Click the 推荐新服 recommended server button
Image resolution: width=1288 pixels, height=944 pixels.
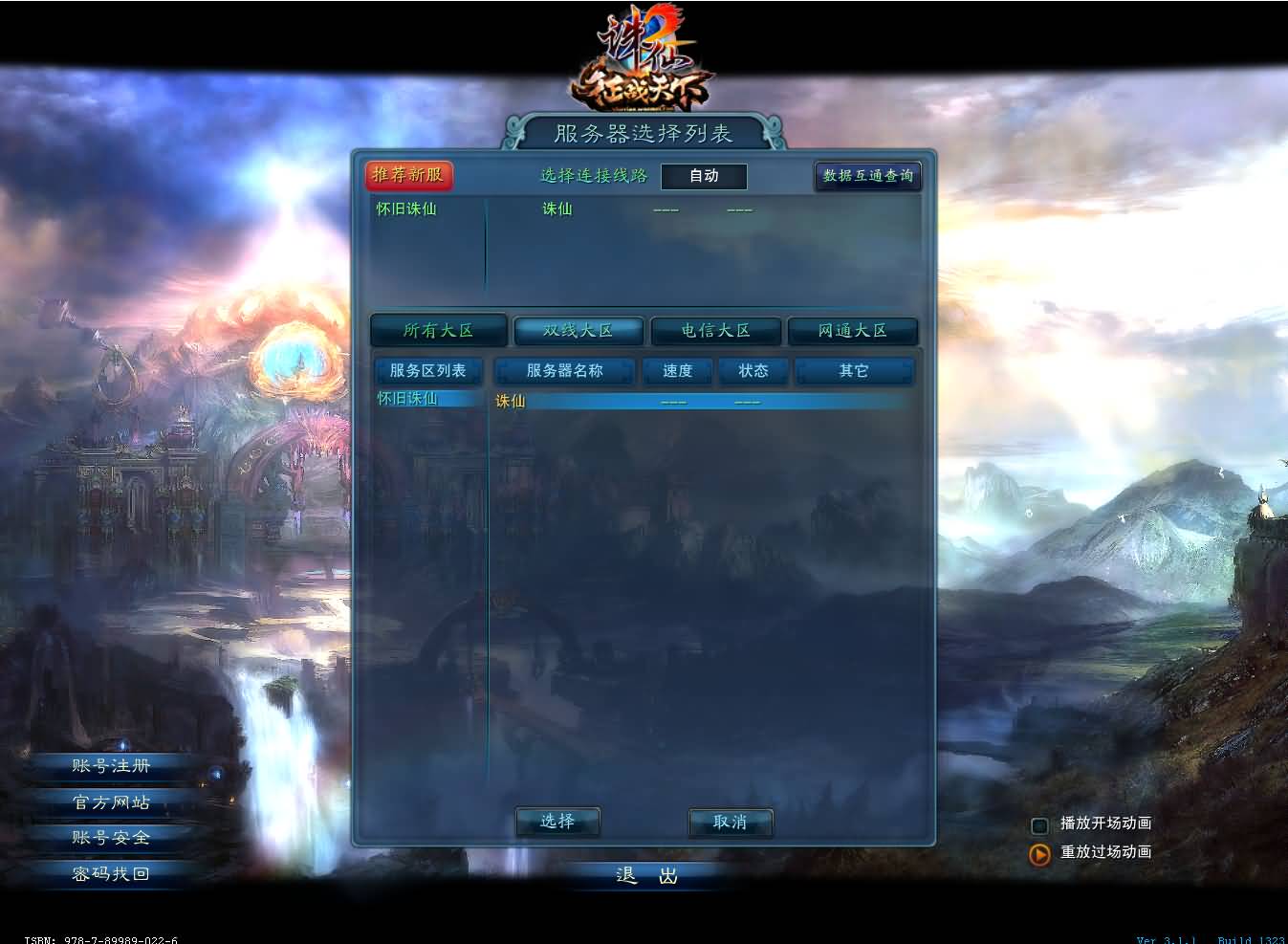(x=409, y=175)
